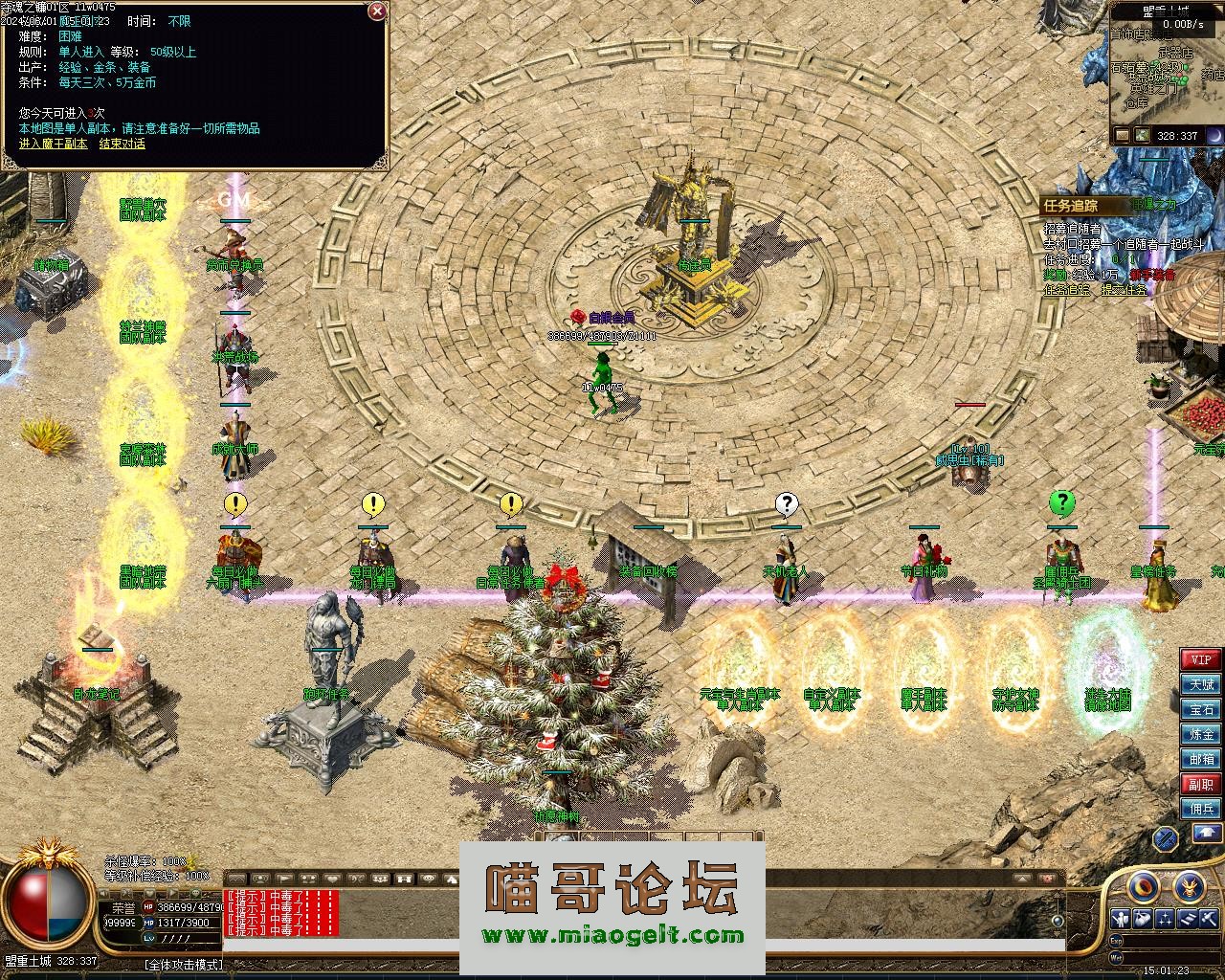Select "结束对话" to end dialogue
1225x980 pixels.
122,144
